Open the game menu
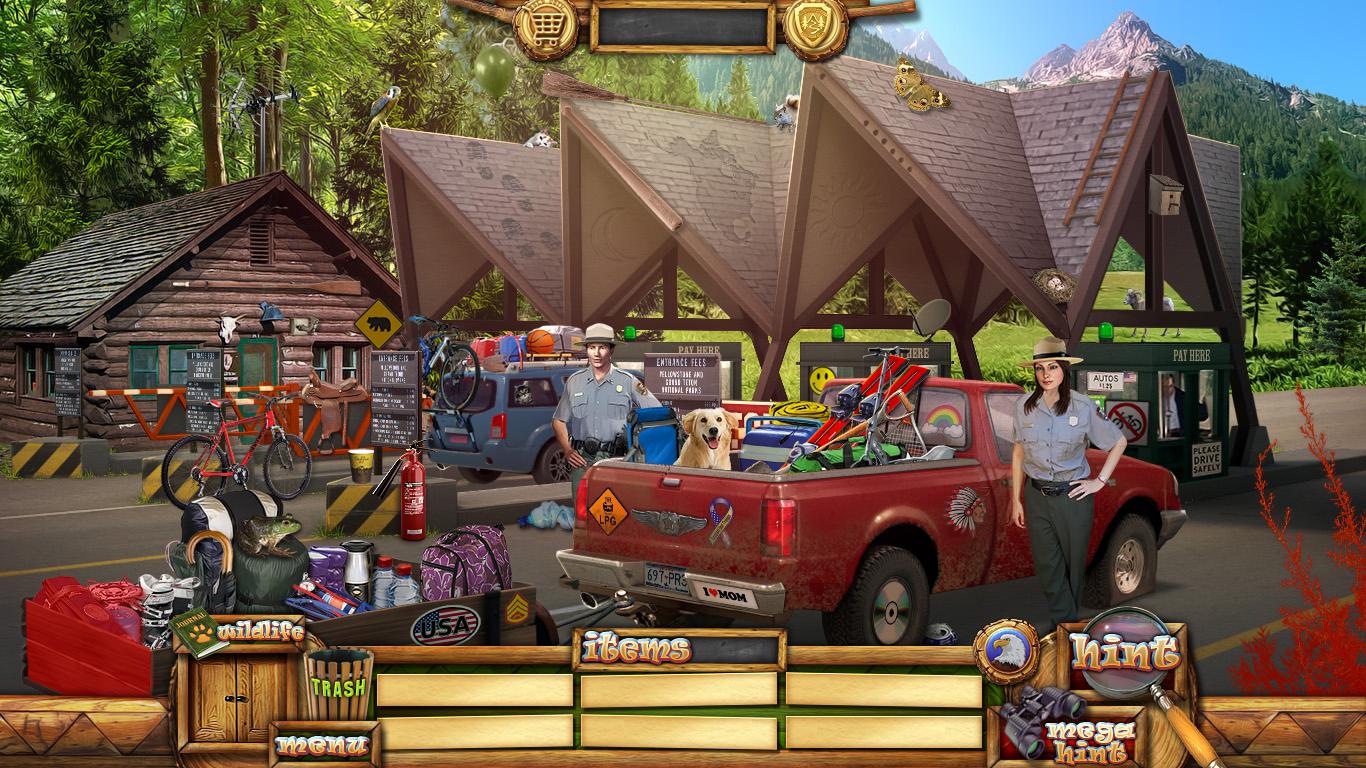This screenshot has width=1366, height=768. tap(322, 744)
